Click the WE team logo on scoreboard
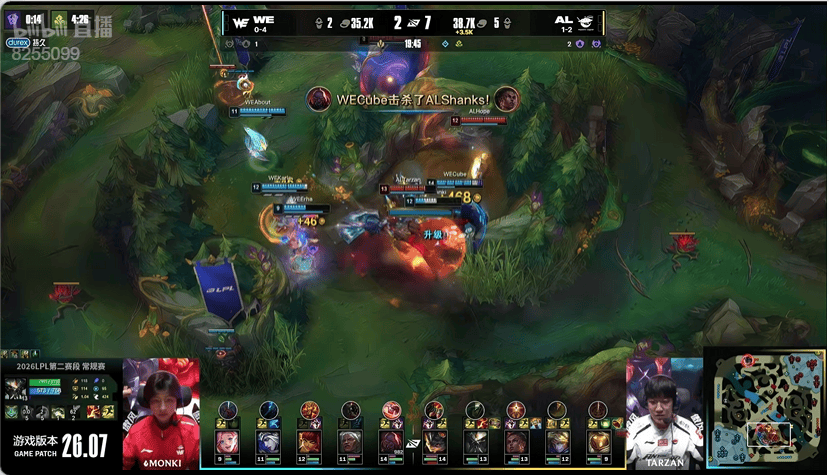829x475 pixels. 241,20
